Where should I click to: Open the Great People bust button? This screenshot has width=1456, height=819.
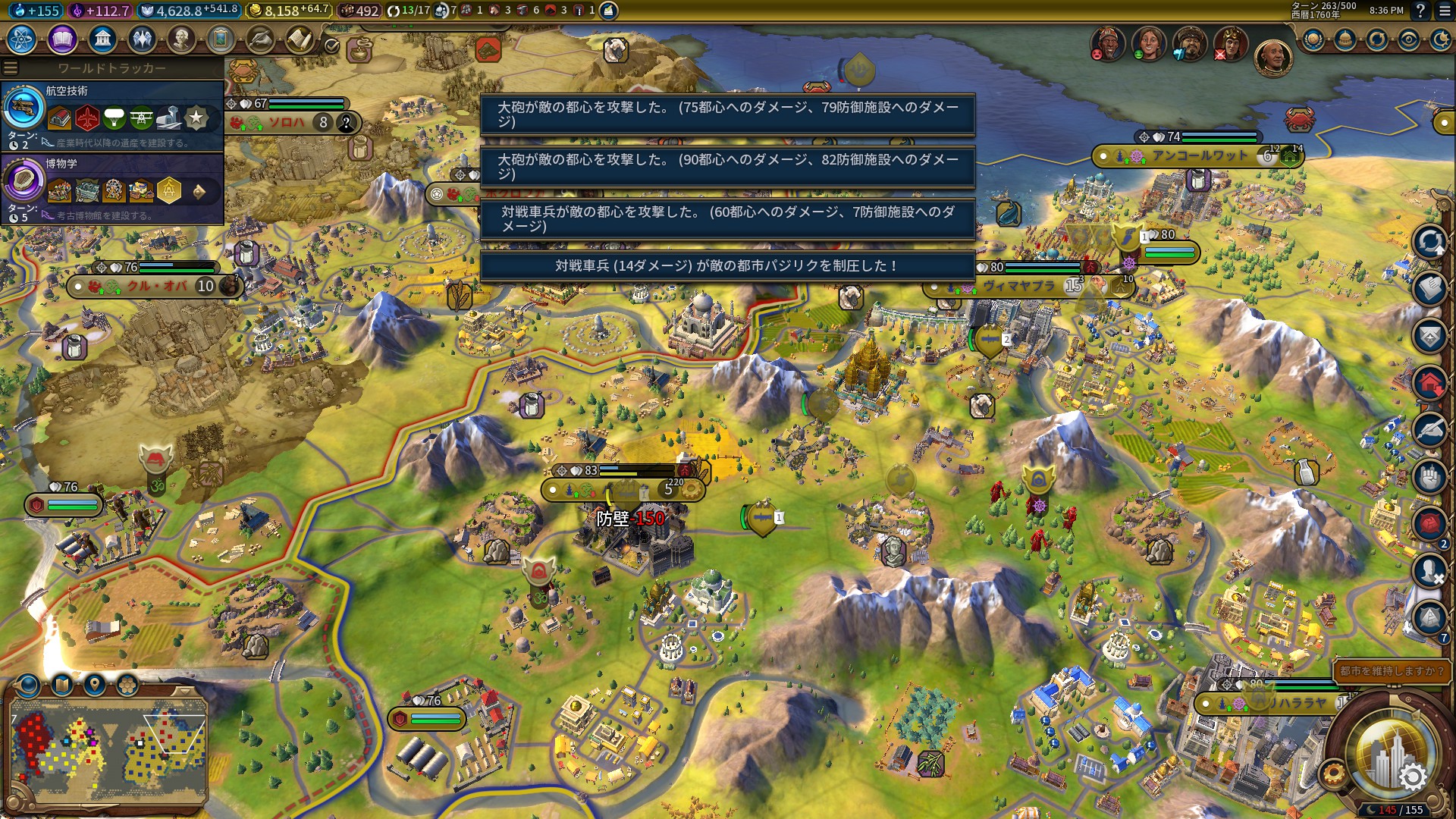pos(181,39)
